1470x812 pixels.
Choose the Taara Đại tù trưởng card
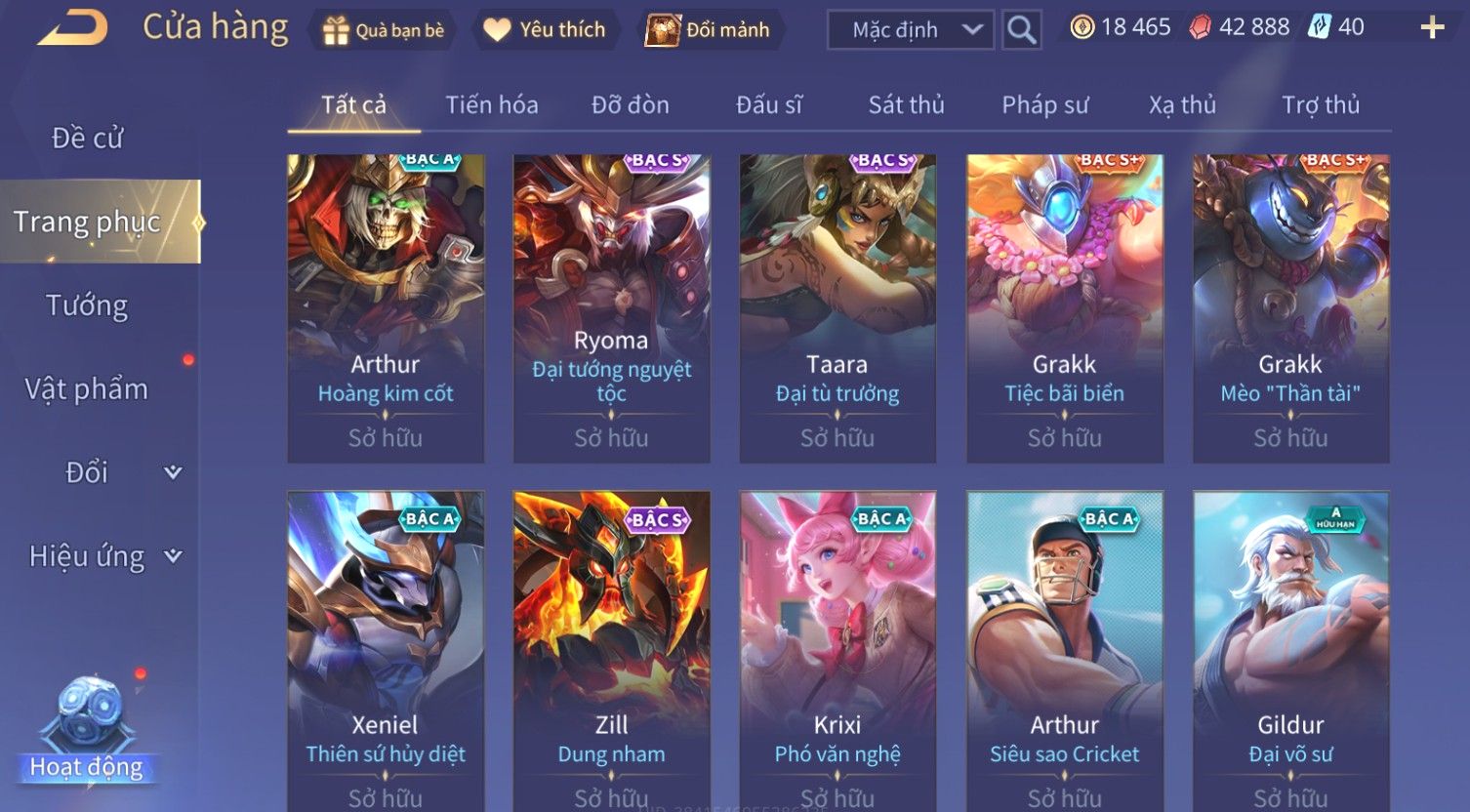pyautogui.click(x=837, y=307)
